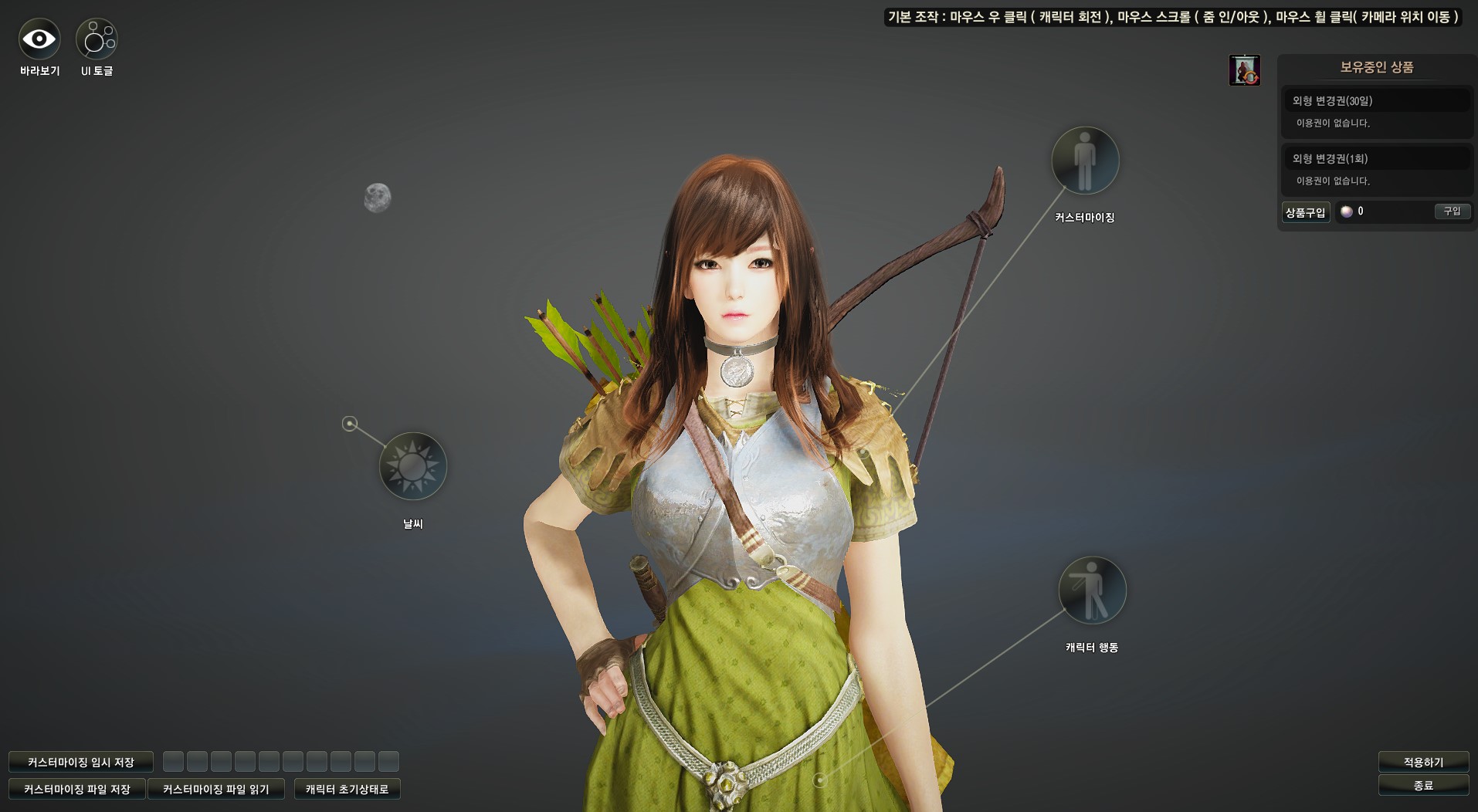
Task: Reset using 캐릭터 초기상태로 button
Action: [347, 789]
